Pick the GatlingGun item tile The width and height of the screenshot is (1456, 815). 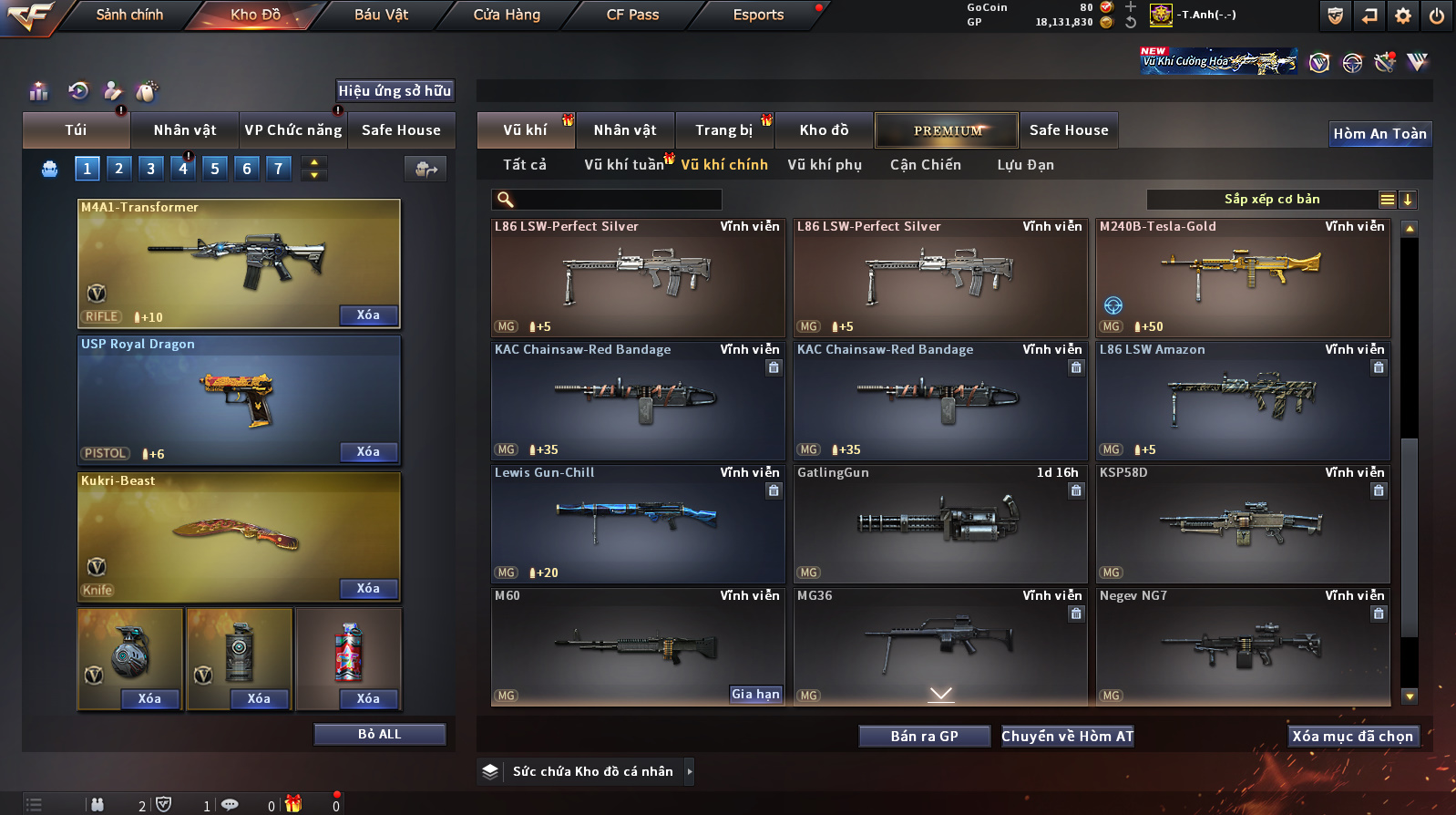pos(940,523)
